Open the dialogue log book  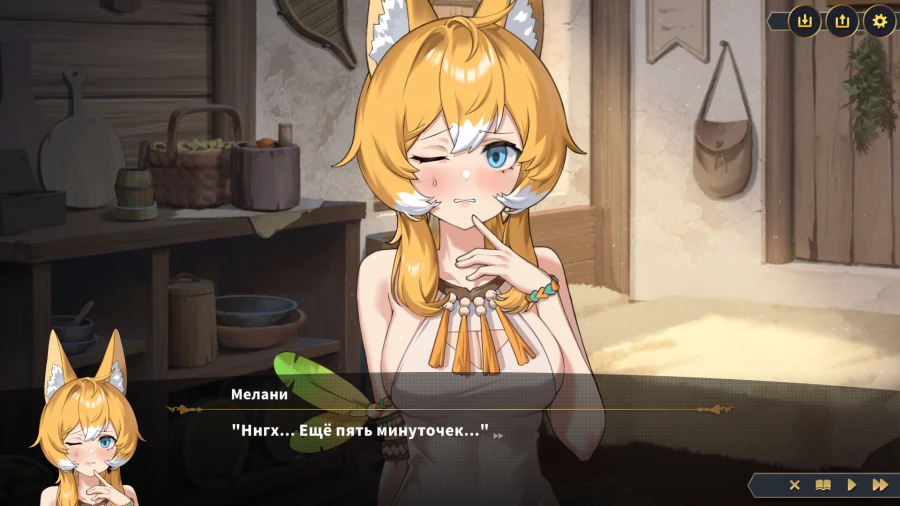pos(823,485)
